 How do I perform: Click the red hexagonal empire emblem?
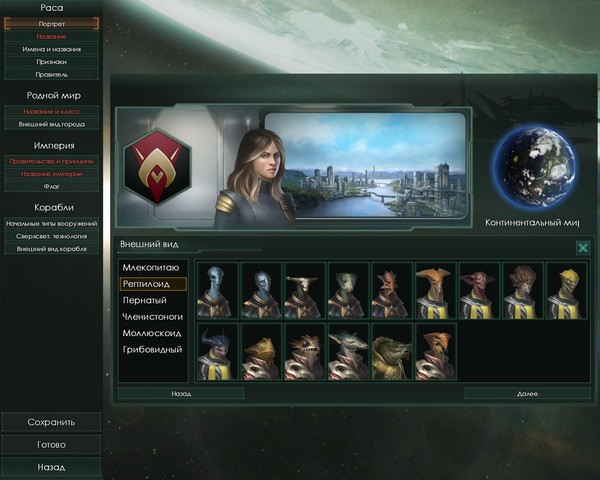pos(156,165)
